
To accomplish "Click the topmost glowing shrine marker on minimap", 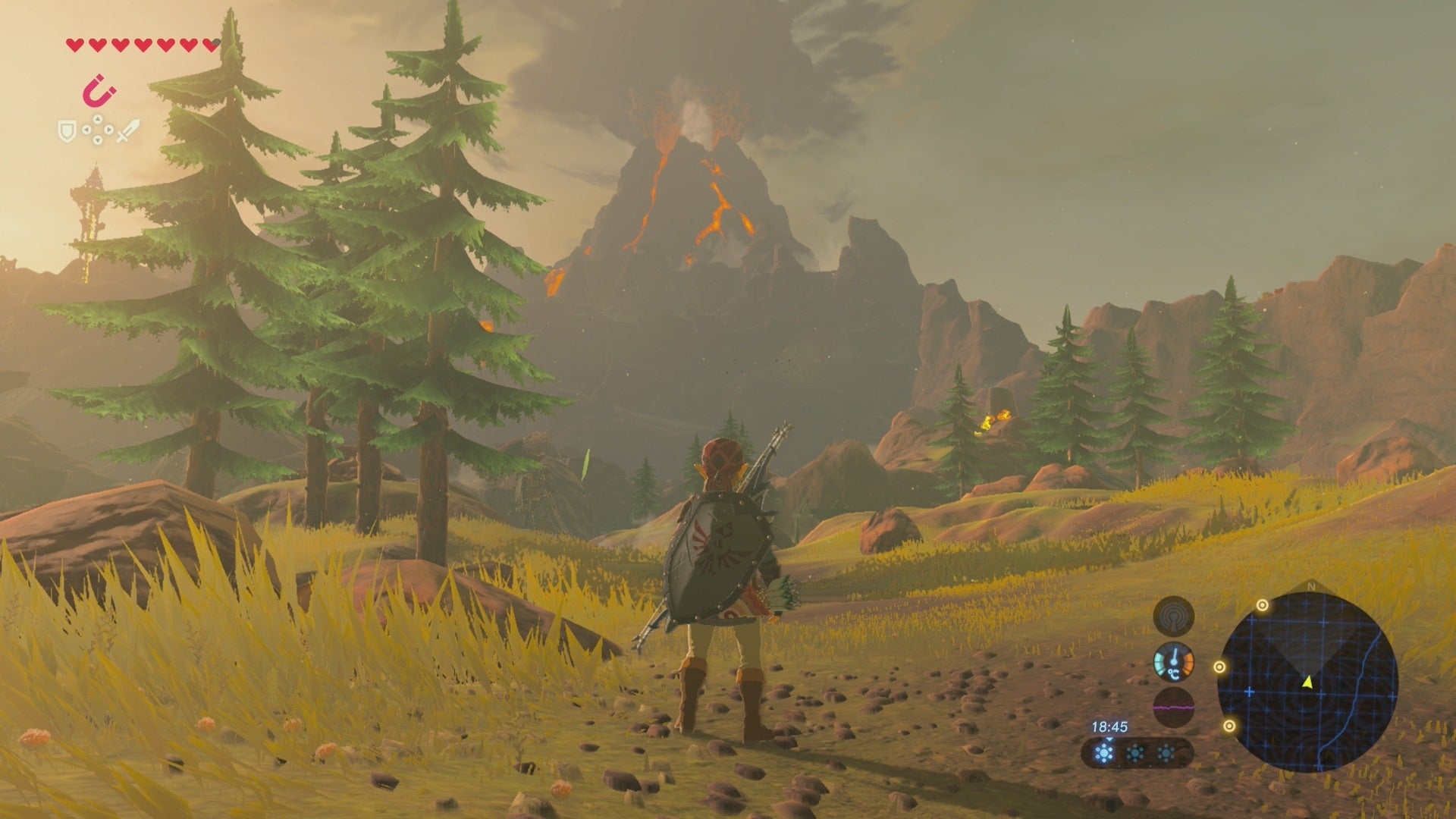I will (1263, 605).
